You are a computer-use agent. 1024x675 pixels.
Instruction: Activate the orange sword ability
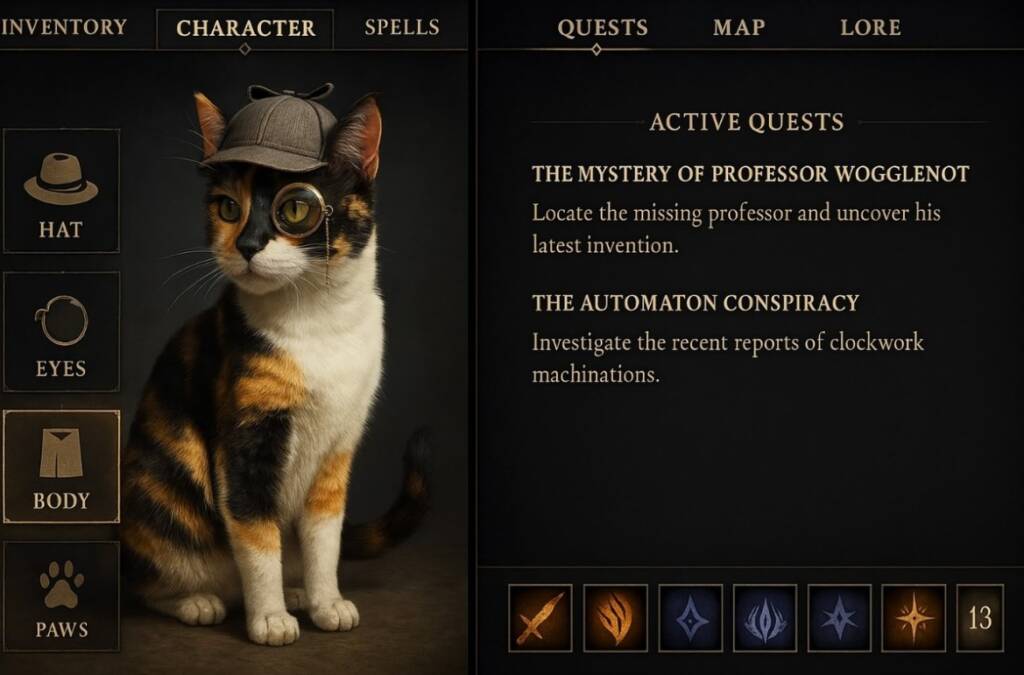[540, 617]
